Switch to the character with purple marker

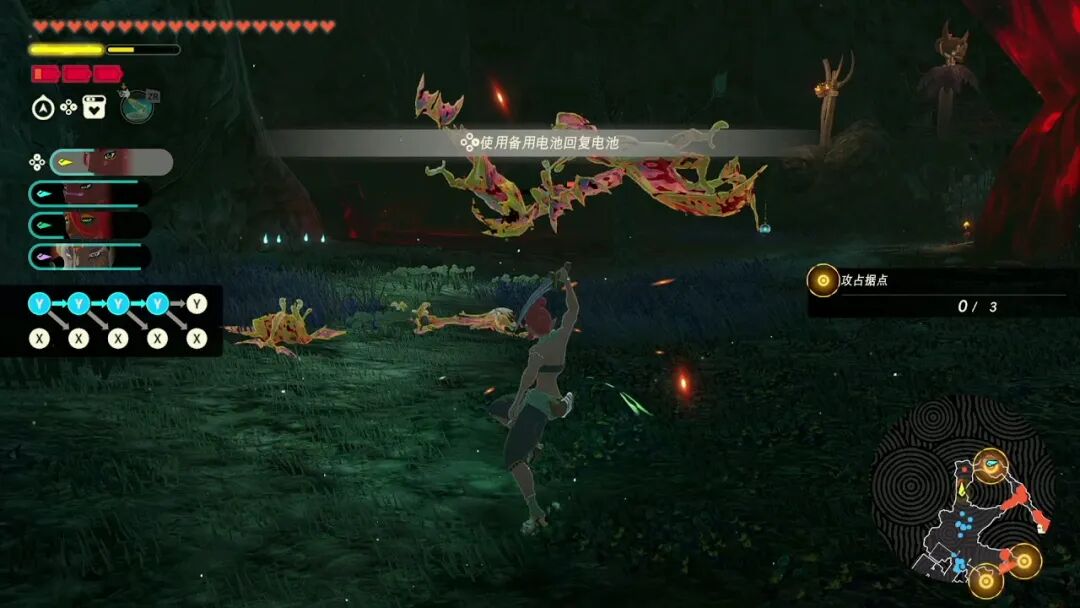[90, 256]
